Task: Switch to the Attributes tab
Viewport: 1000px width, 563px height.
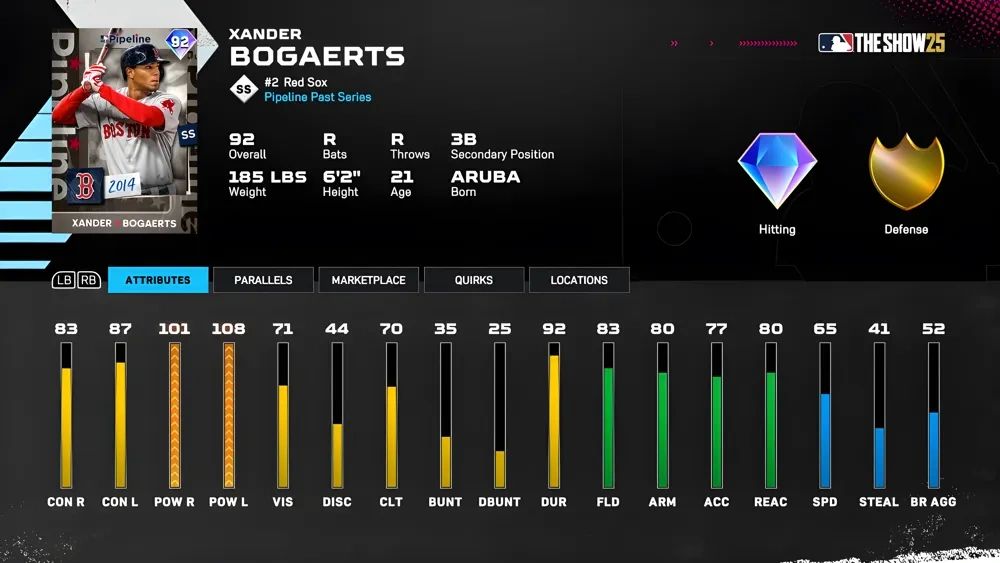Action: [x=158, y=280]
